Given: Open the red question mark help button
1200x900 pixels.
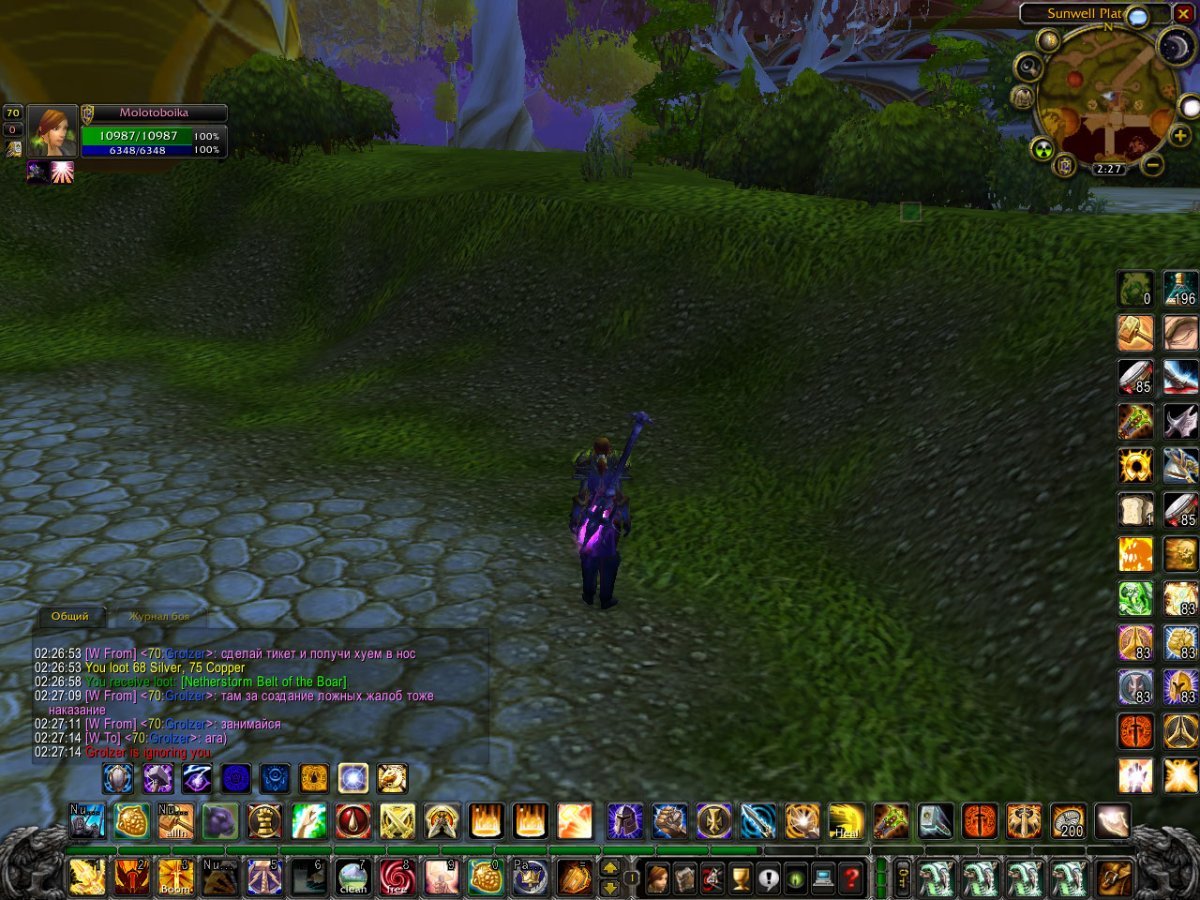Looking at the screenshot, I should click(851, 879).
